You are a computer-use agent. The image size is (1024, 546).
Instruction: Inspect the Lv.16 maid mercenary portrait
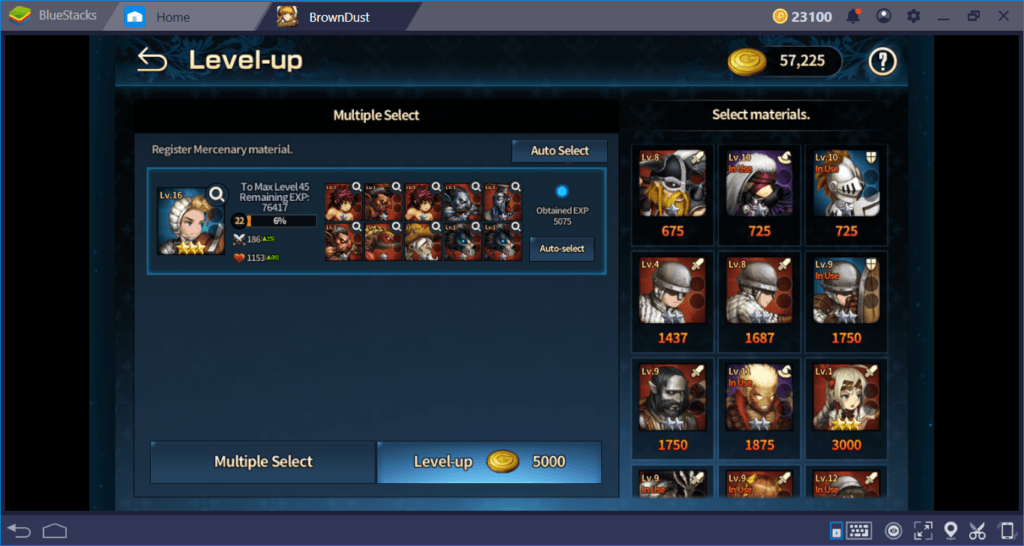pyautogui.click(x=191, y=220)
